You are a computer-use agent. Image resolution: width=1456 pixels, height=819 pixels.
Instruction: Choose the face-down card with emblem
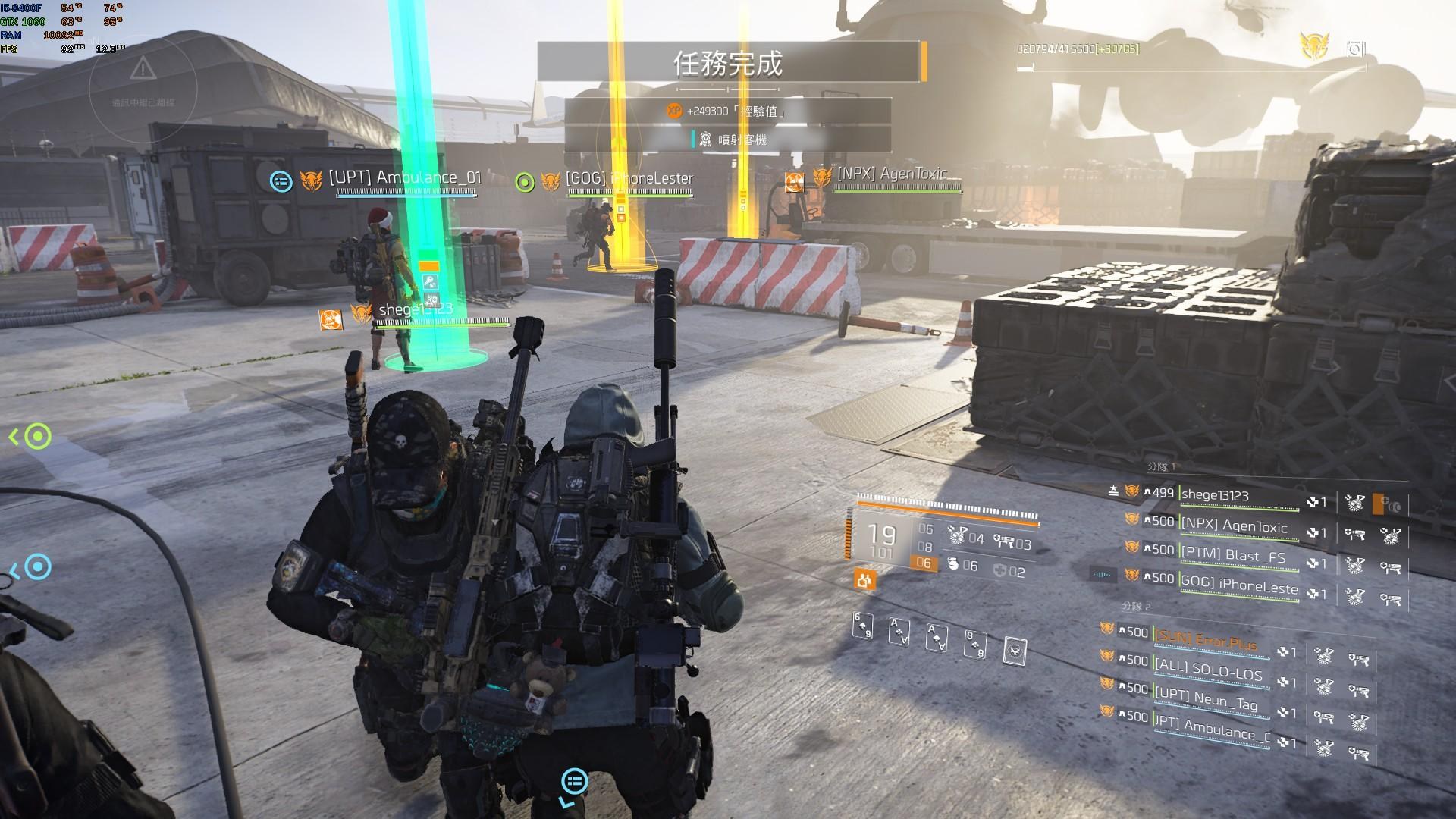1014,650
